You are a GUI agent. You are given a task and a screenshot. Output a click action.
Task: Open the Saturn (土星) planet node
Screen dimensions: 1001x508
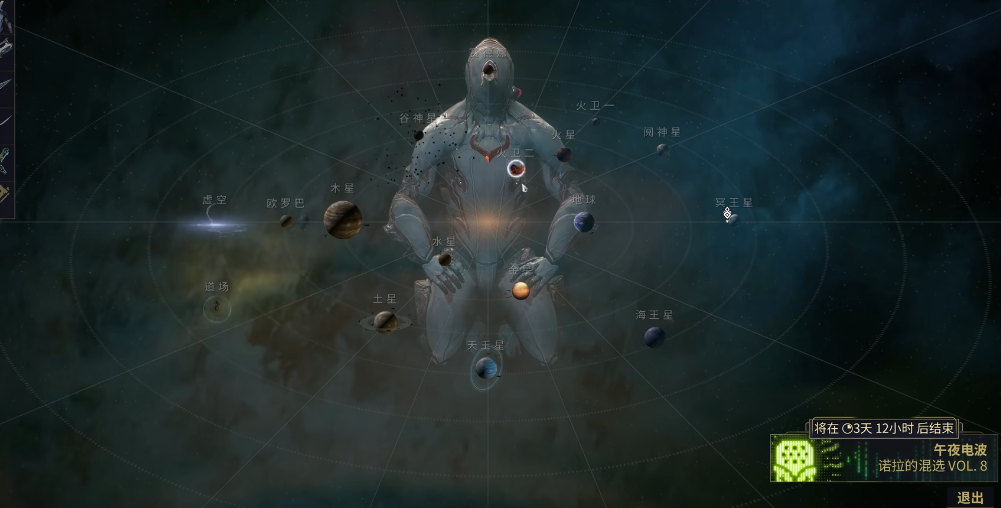click(385, 321)
